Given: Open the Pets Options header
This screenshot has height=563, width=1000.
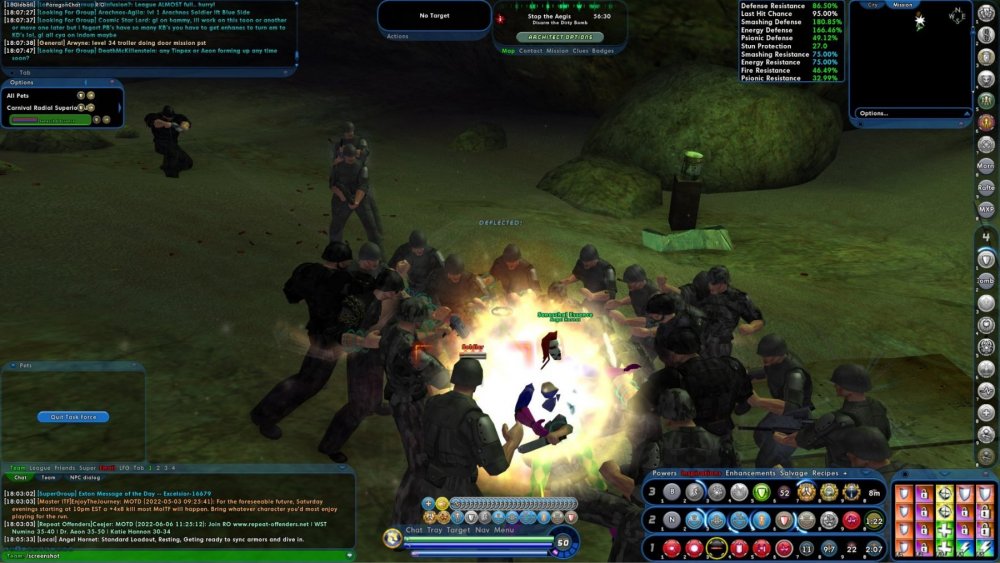Looking at the screenshot, I should pos(22,82).
